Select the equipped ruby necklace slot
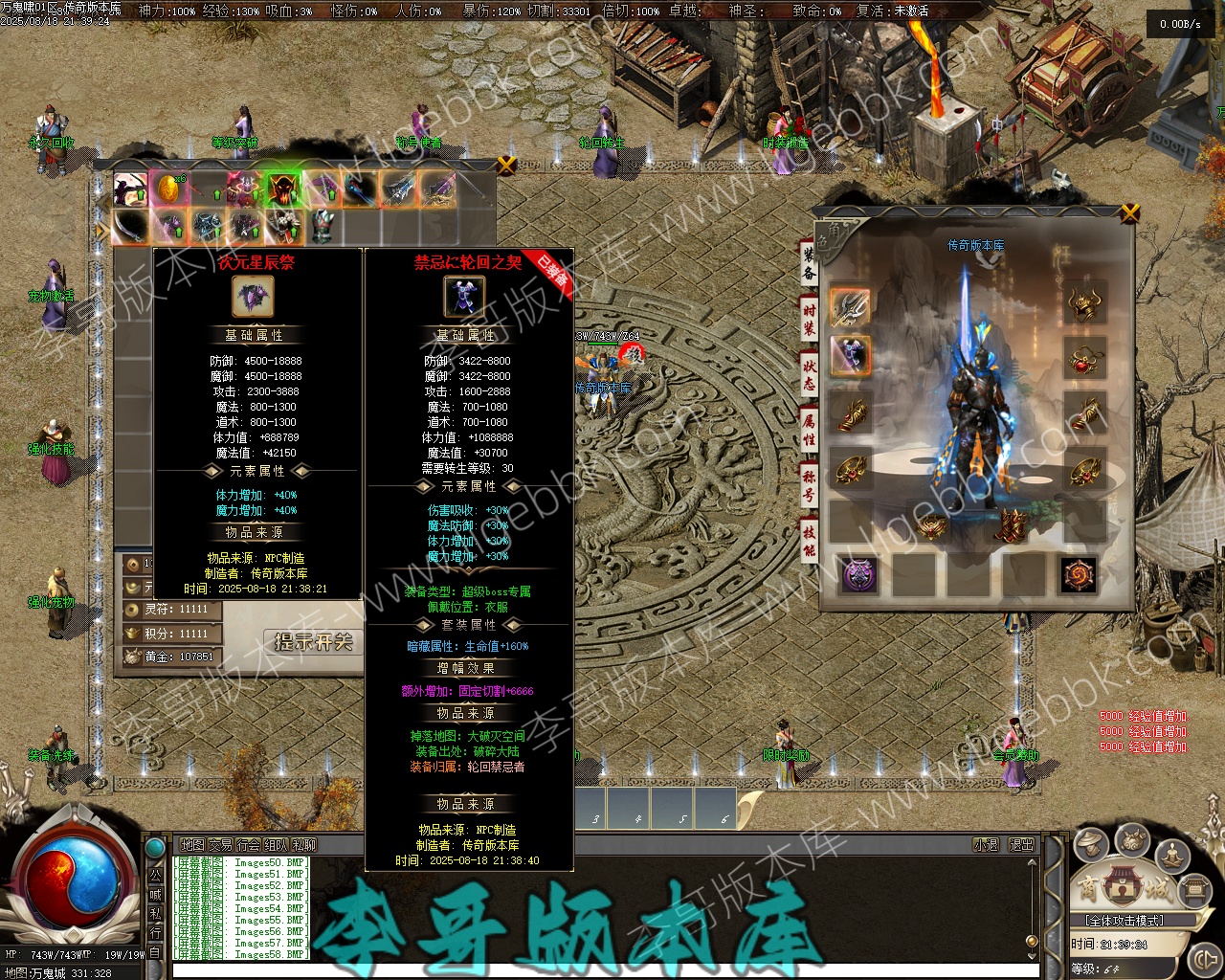This screenshot has width=1225, height=980. (1085, 360)
